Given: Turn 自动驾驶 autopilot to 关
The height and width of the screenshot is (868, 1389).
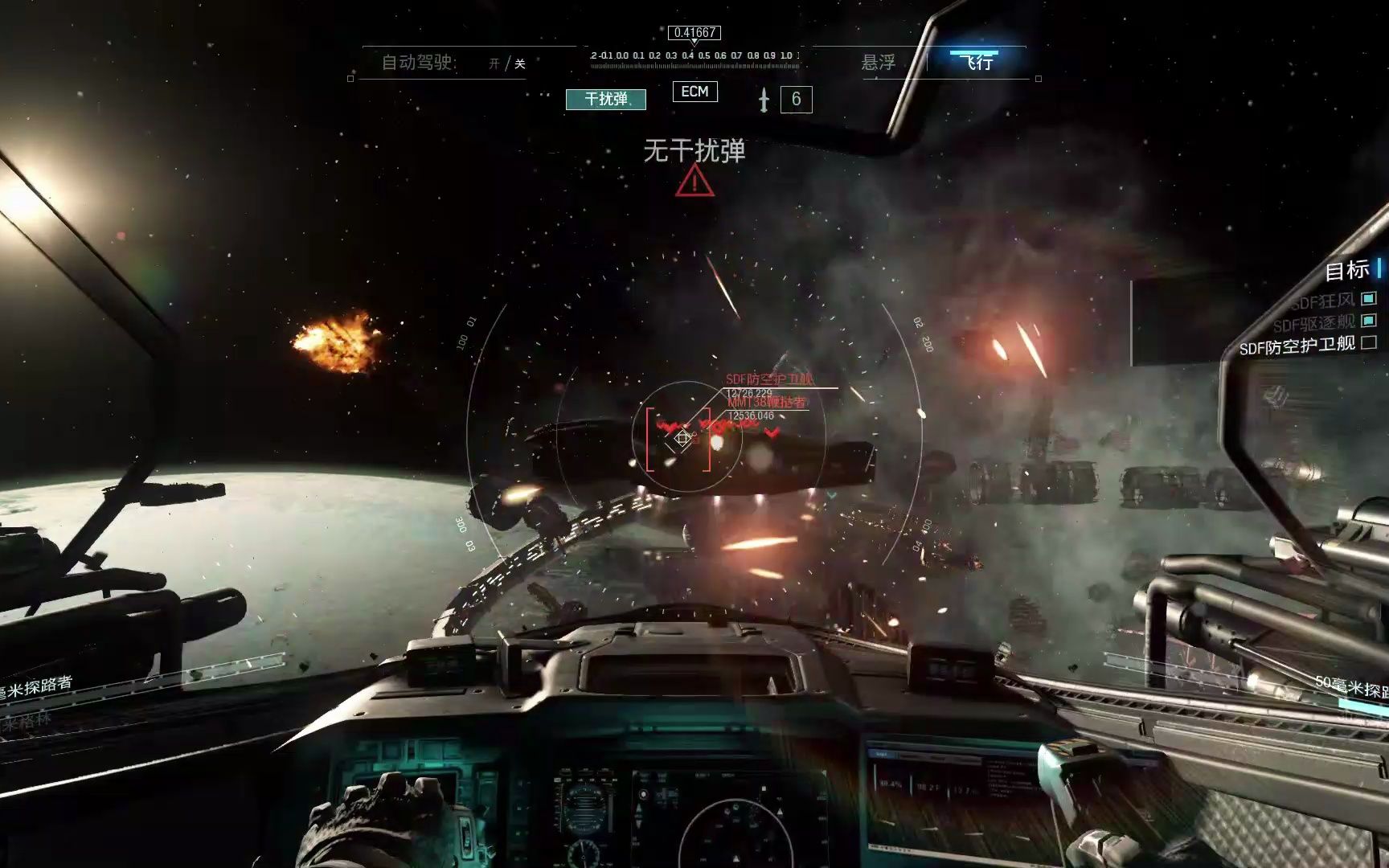Looking at the screenshot, I should [x=520, y=63].
